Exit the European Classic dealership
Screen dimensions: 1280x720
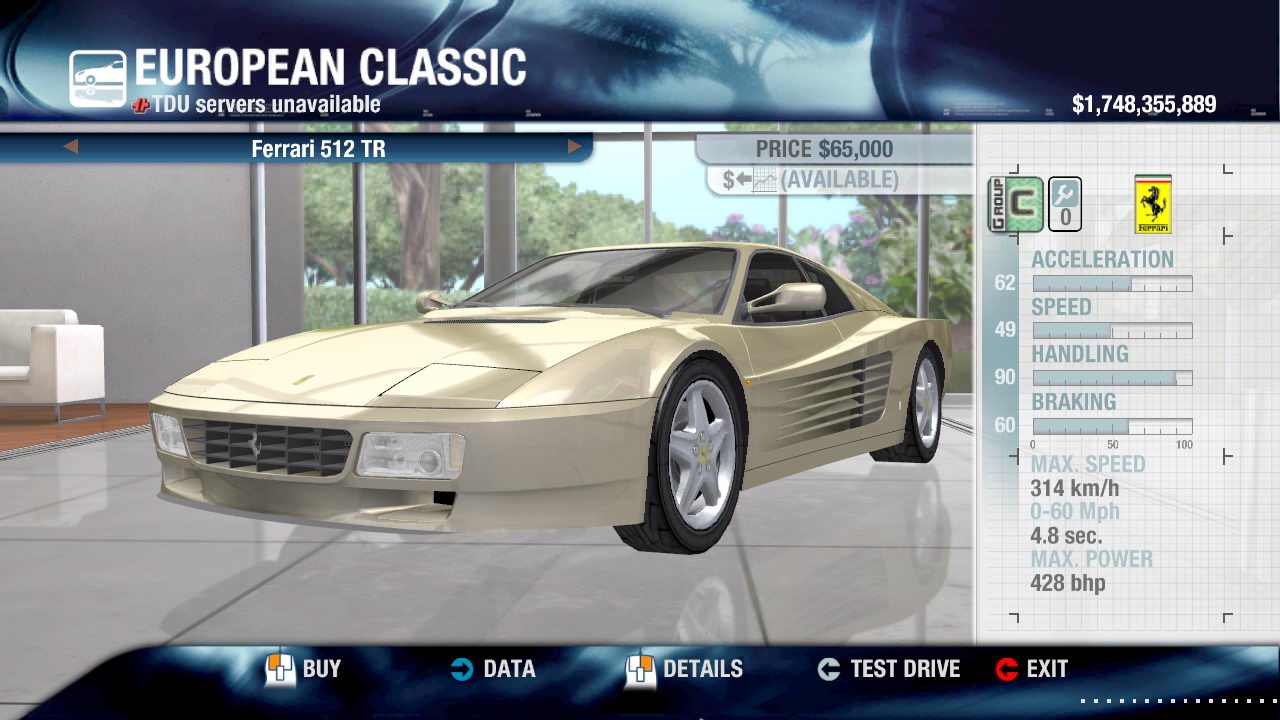tap(1032, 669)
